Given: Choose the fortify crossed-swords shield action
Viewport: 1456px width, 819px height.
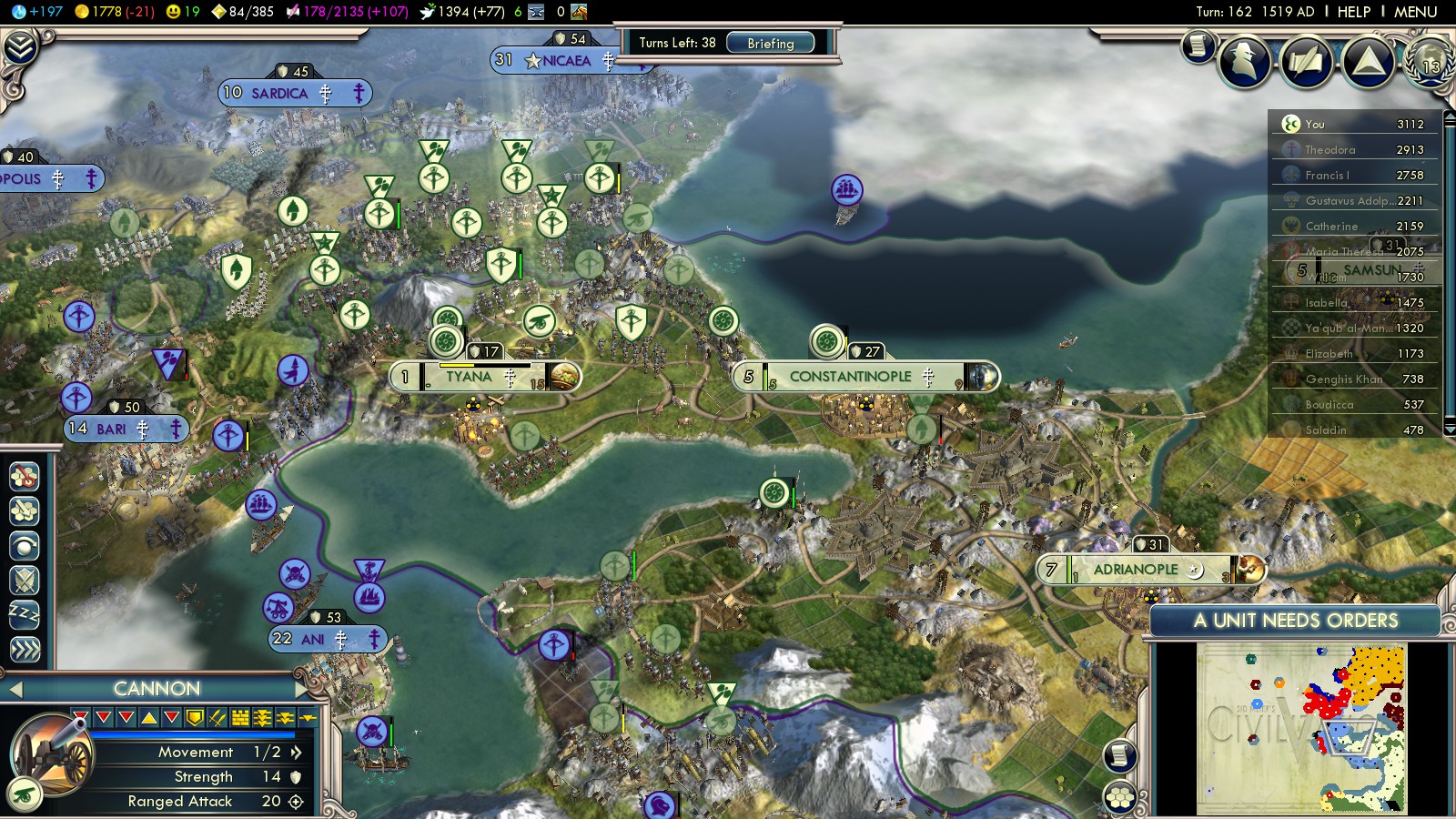Looking at the screenshot, I should pos(25,581).
